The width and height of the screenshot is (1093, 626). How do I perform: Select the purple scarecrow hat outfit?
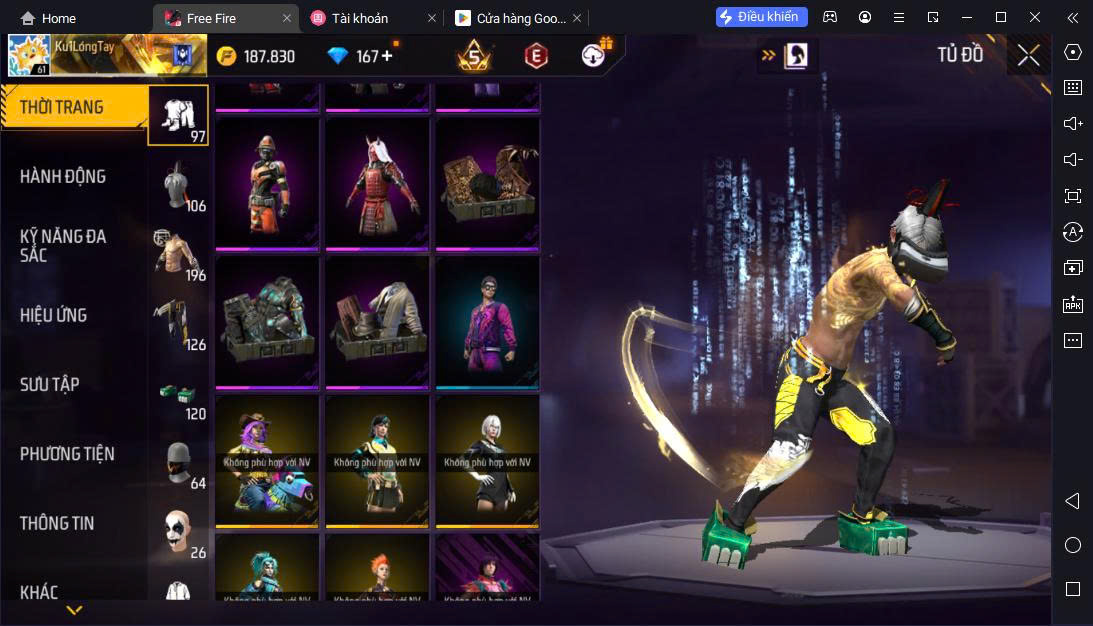click(267, 460)
